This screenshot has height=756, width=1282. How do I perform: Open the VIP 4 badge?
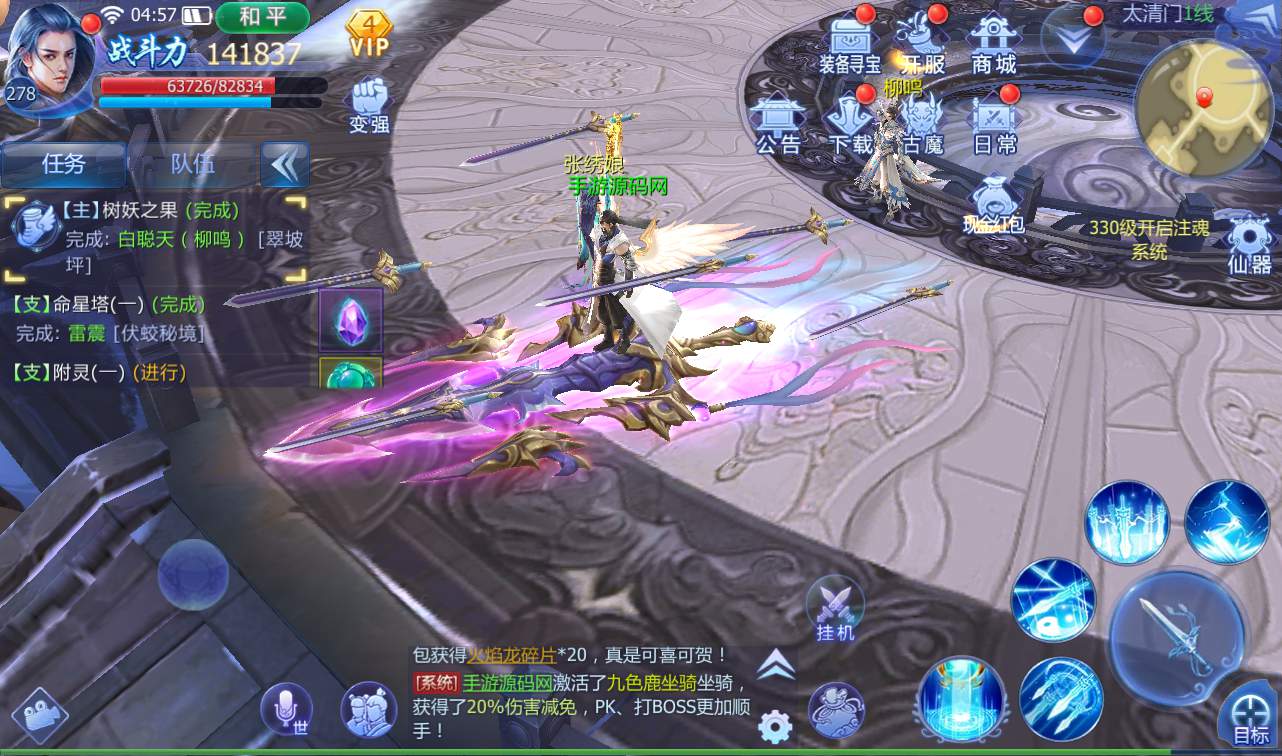point(369,33)
